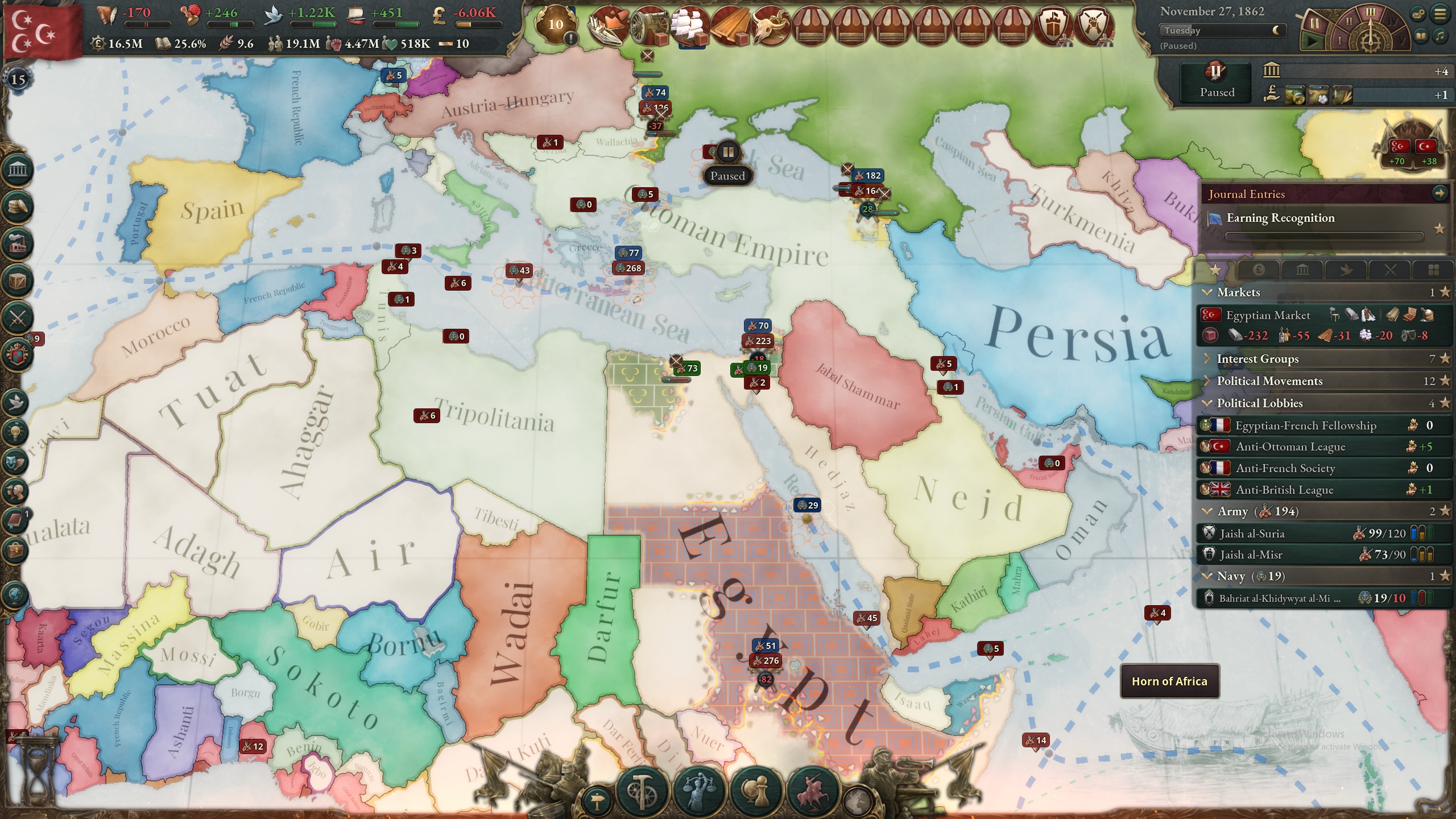The width and height of the screenshot is (1456, 819).
Task: Switch to the crossed swords outliner tab
Action: pos(1389,270)
